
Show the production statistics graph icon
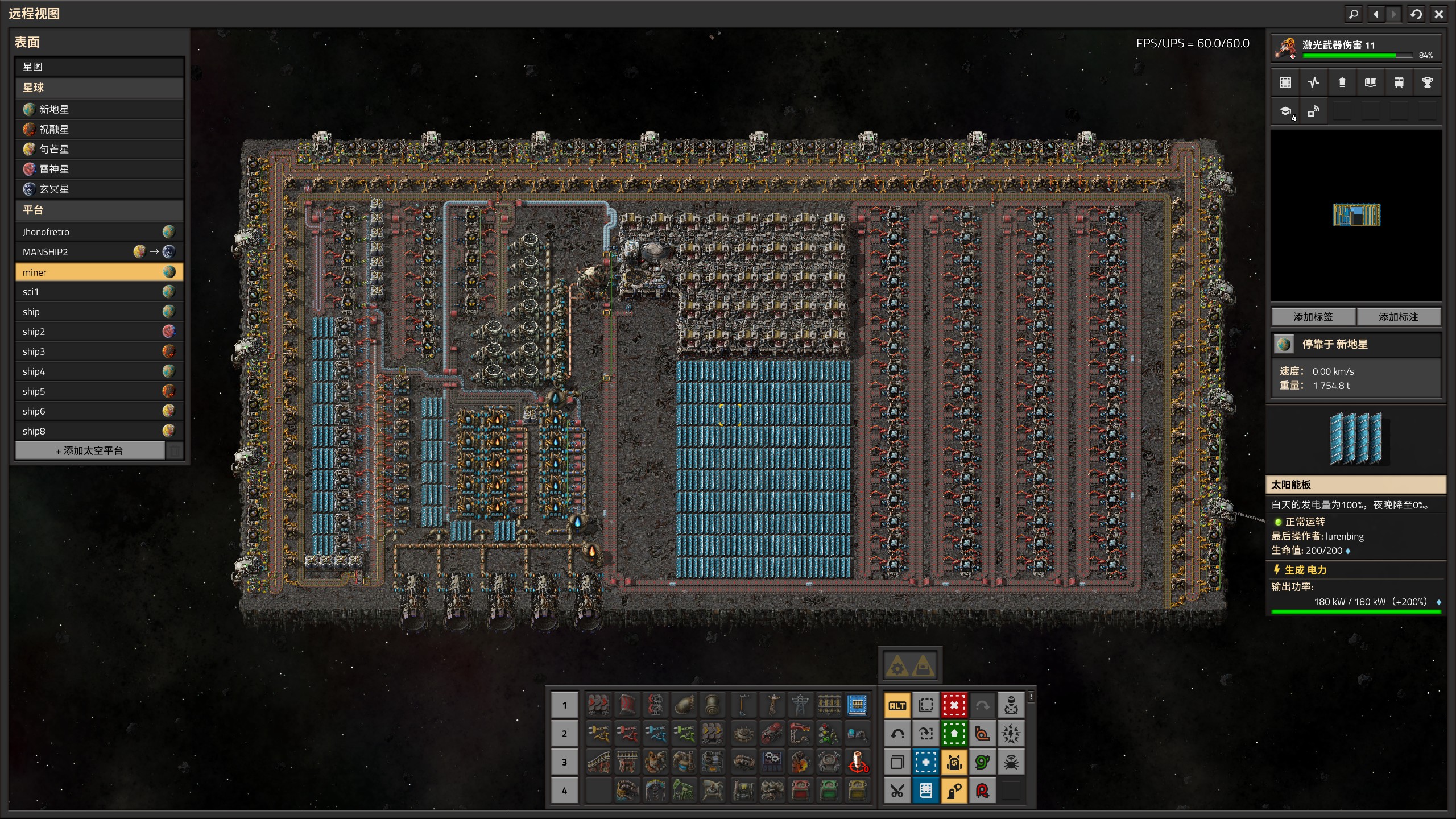[x=1313, y=82]
